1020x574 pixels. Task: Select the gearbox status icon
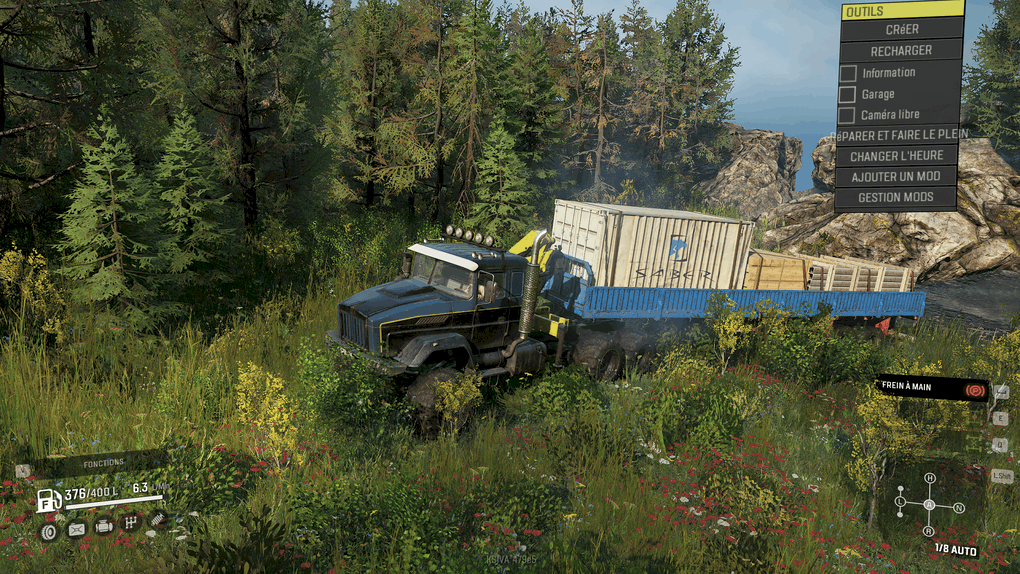pos(130,522)
